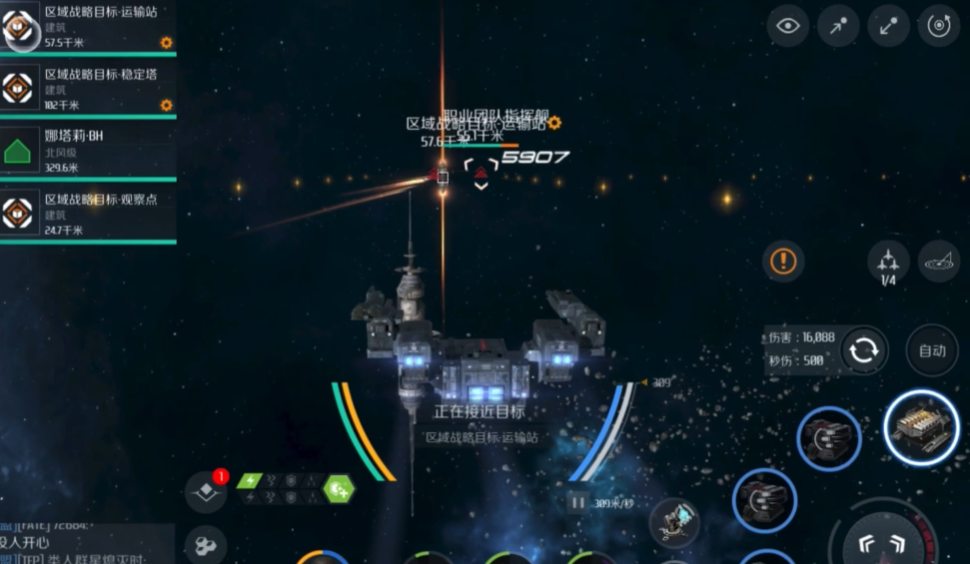
Task: Activate the grey drone module with blue glow
Action: 675,520
